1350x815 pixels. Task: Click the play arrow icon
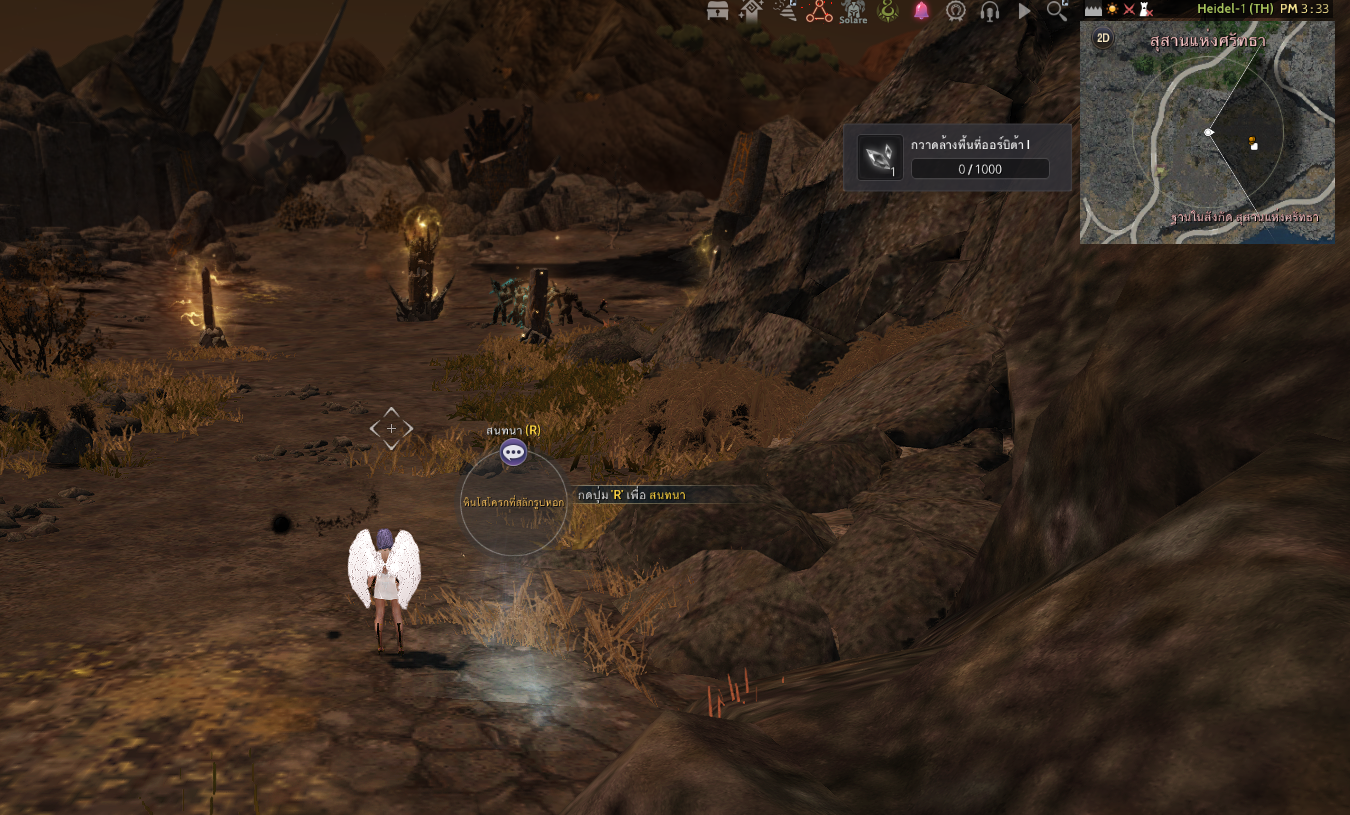(x=1024, y=11)
